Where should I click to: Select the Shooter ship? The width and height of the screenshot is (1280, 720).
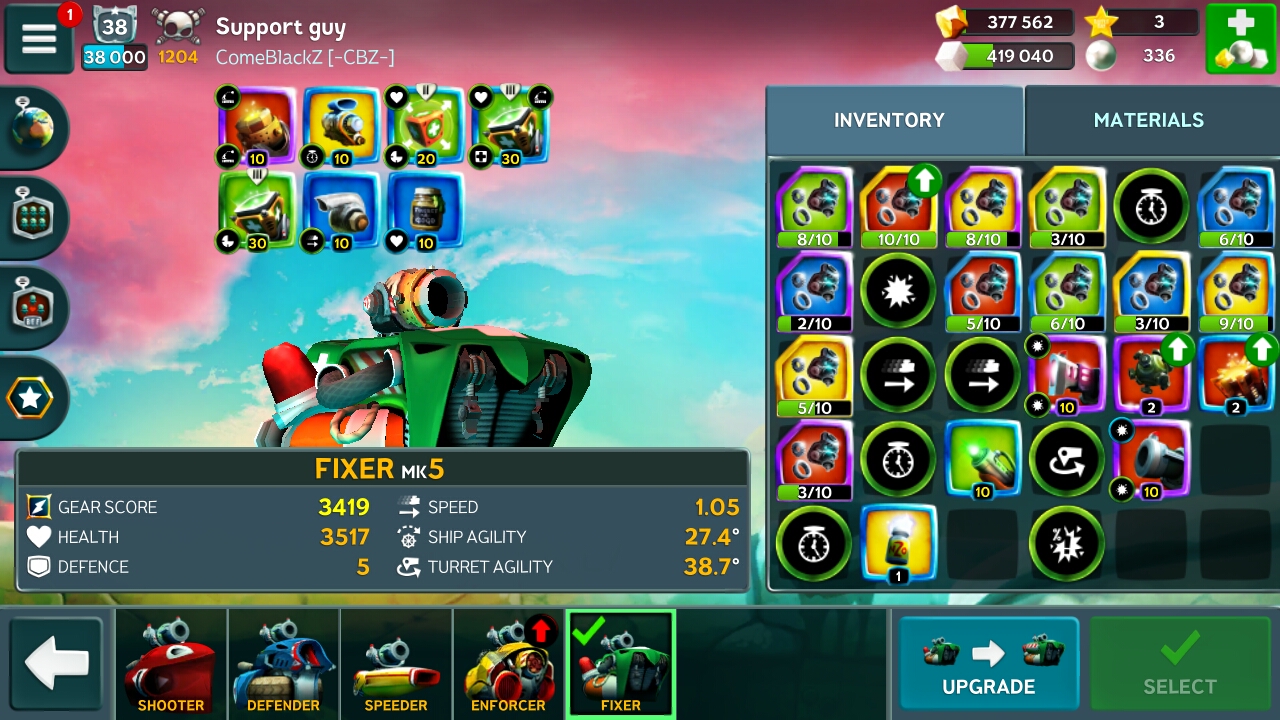click(x=171, y=663)
